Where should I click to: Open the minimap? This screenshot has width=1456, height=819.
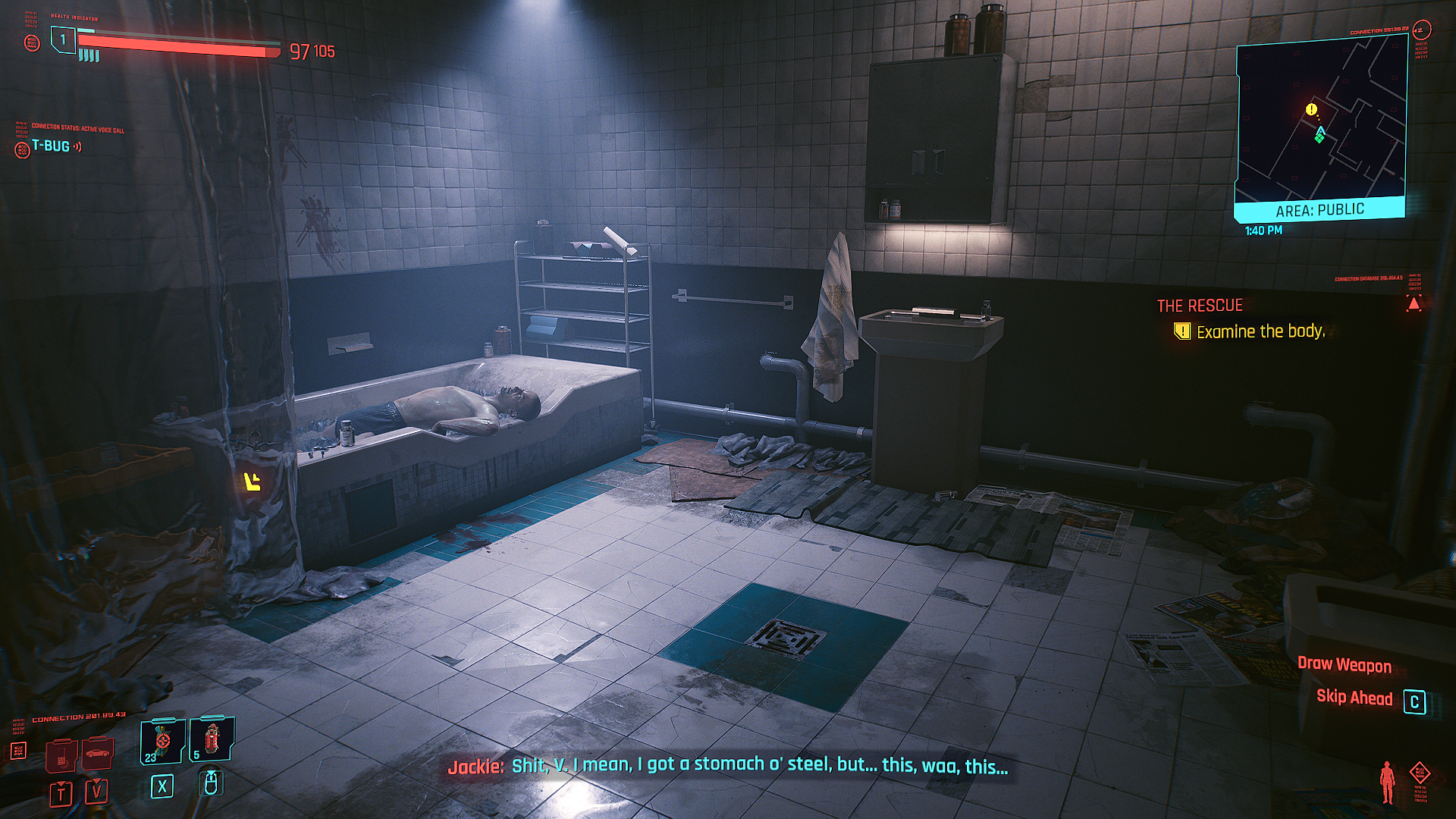coord(1320,121)
